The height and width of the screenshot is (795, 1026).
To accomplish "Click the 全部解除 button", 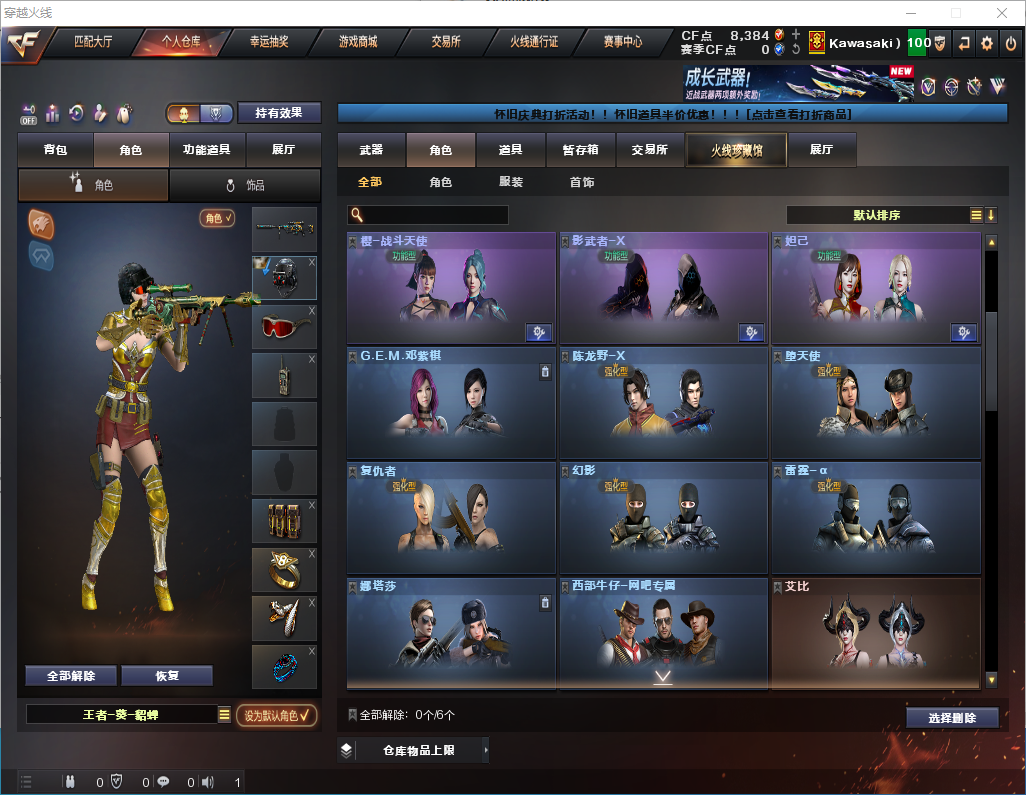I will click(x=71, y=675).
